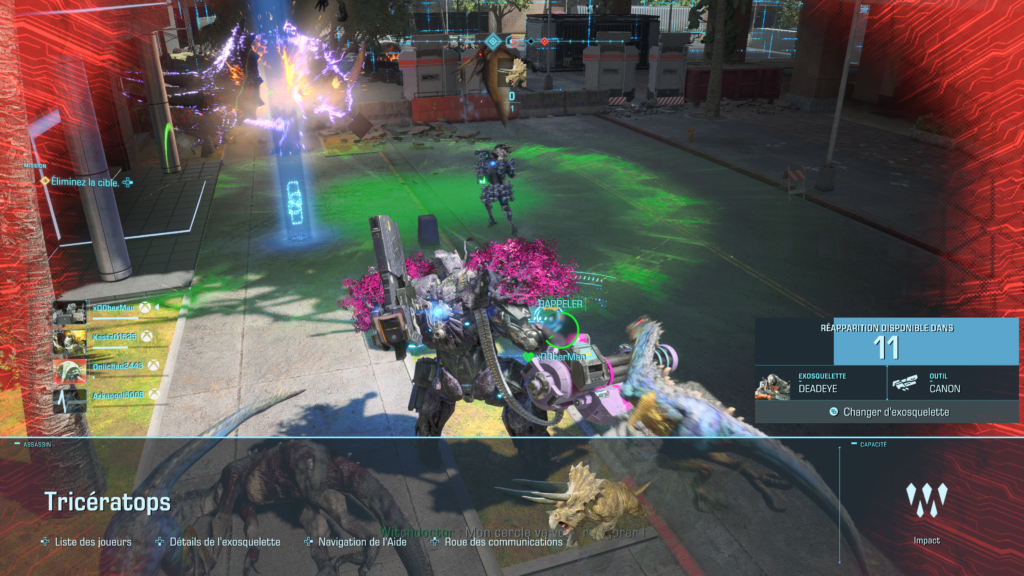
Task: Select Changer d'exosquelette button
Action: [x=888, y=411]
